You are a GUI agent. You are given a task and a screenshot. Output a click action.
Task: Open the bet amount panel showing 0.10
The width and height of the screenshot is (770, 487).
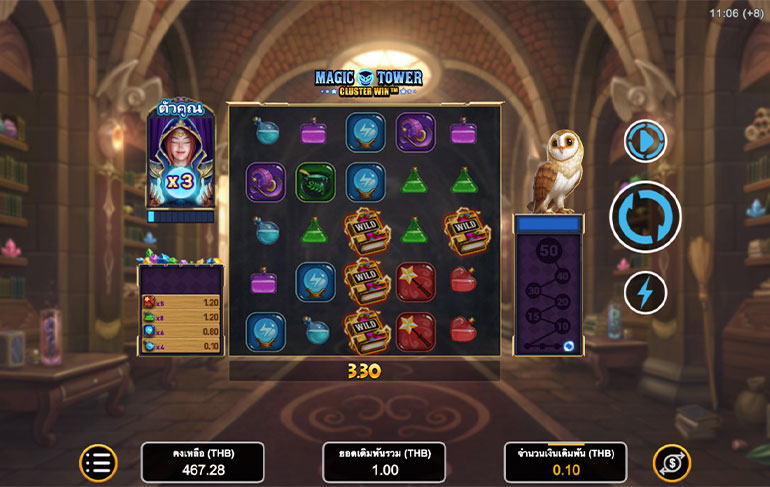tap(565, 463)
